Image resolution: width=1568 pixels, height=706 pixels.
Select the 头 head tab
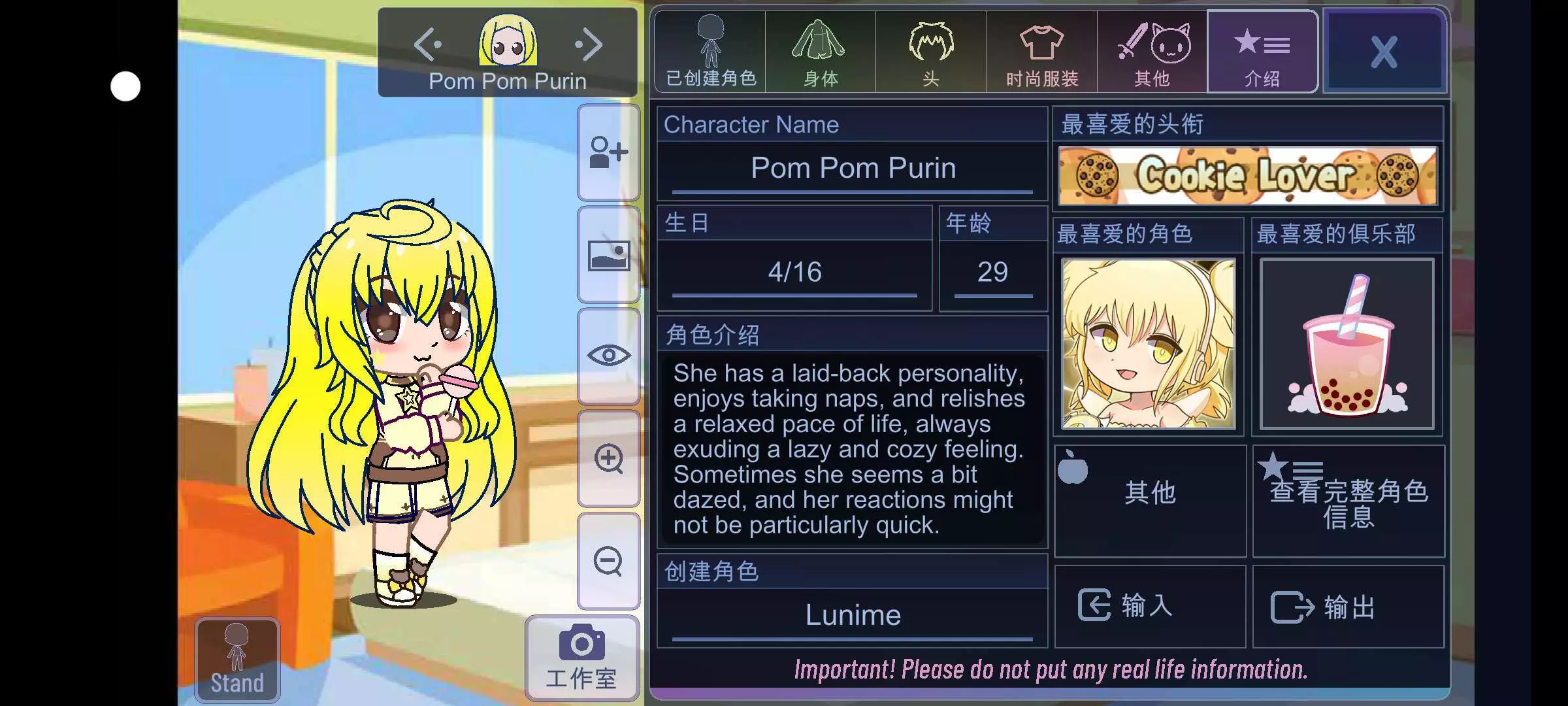[x=931, y=52]
